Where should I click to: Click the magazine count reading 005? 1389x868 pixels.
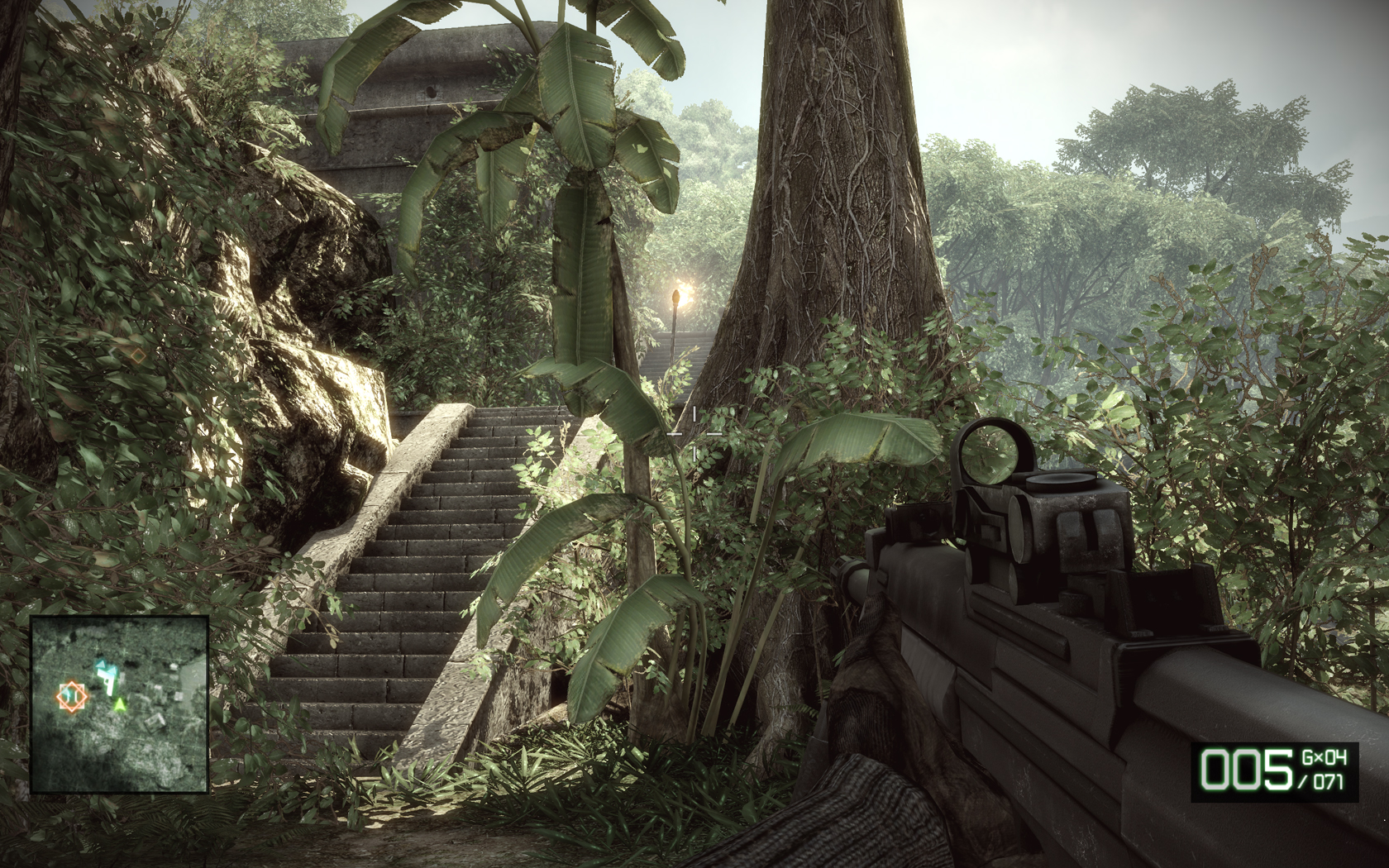pos(1247,768)
